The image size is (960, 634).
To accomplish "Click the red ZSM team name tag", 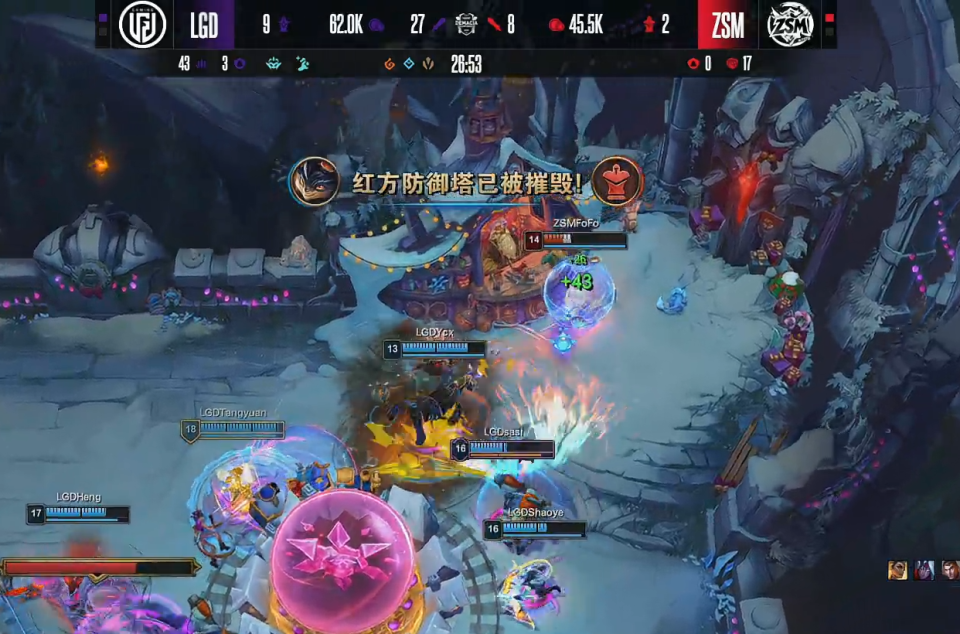I will [727, 25].
